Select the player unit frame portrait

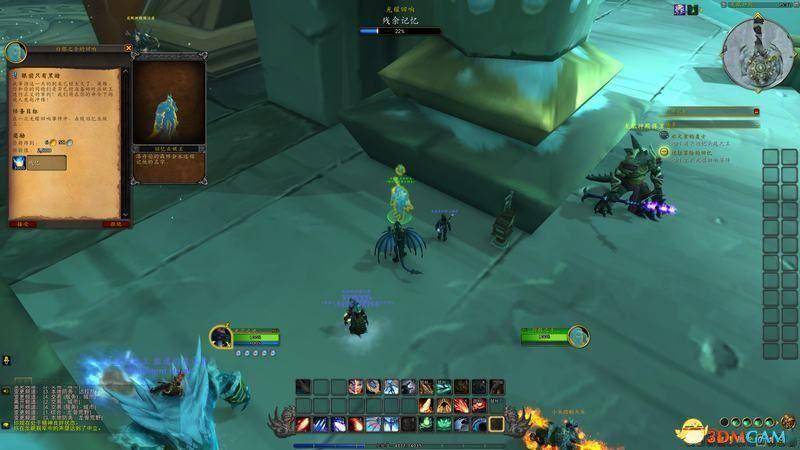pos(221,336)
